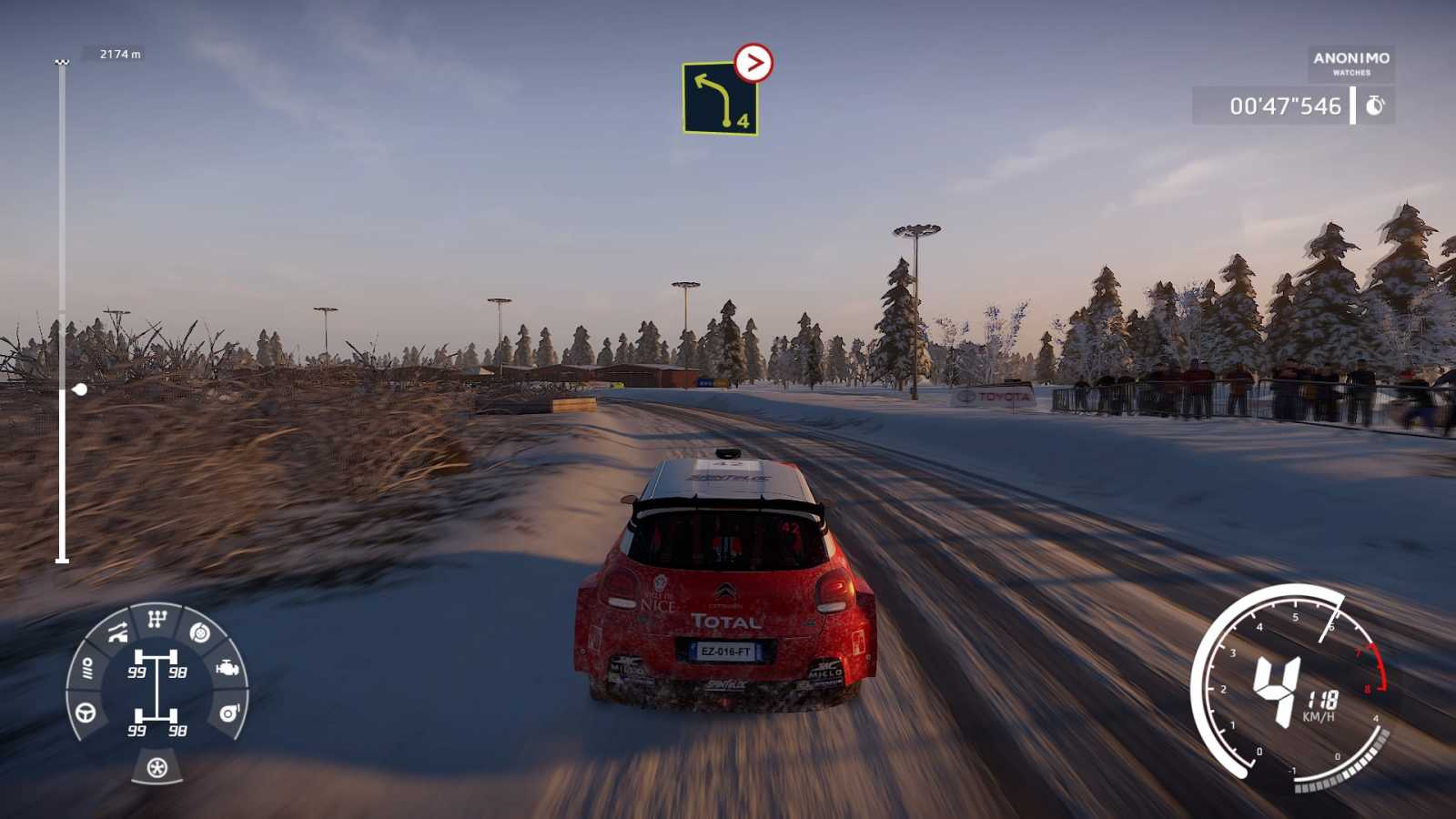Screen dimensions: 1456x819
Task: Toggle the rear-right tyre reading showing 98
Action: pos(178,729)
